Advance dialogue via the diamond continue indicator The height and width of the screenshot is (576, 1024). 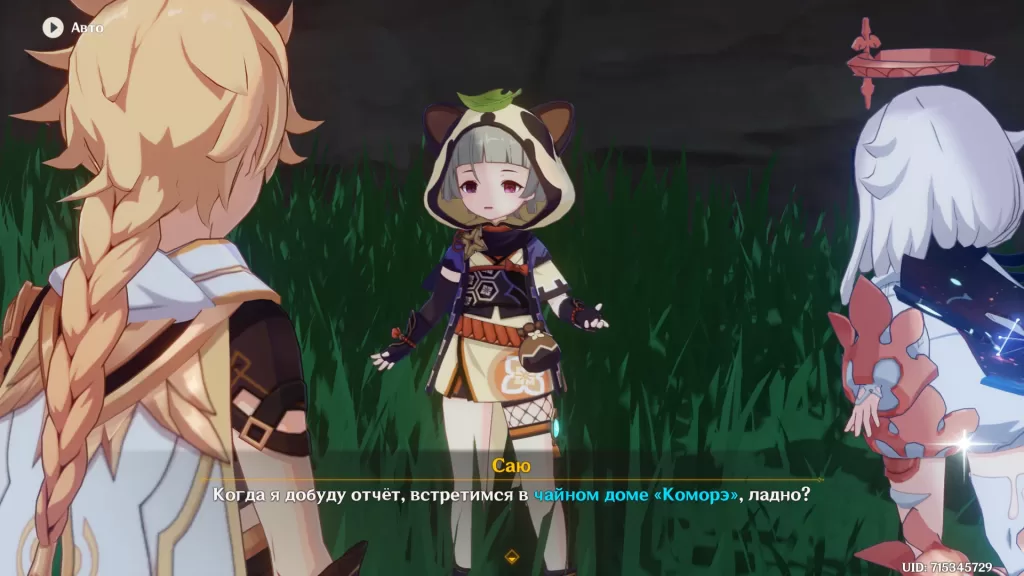click(x=512, y=556)
